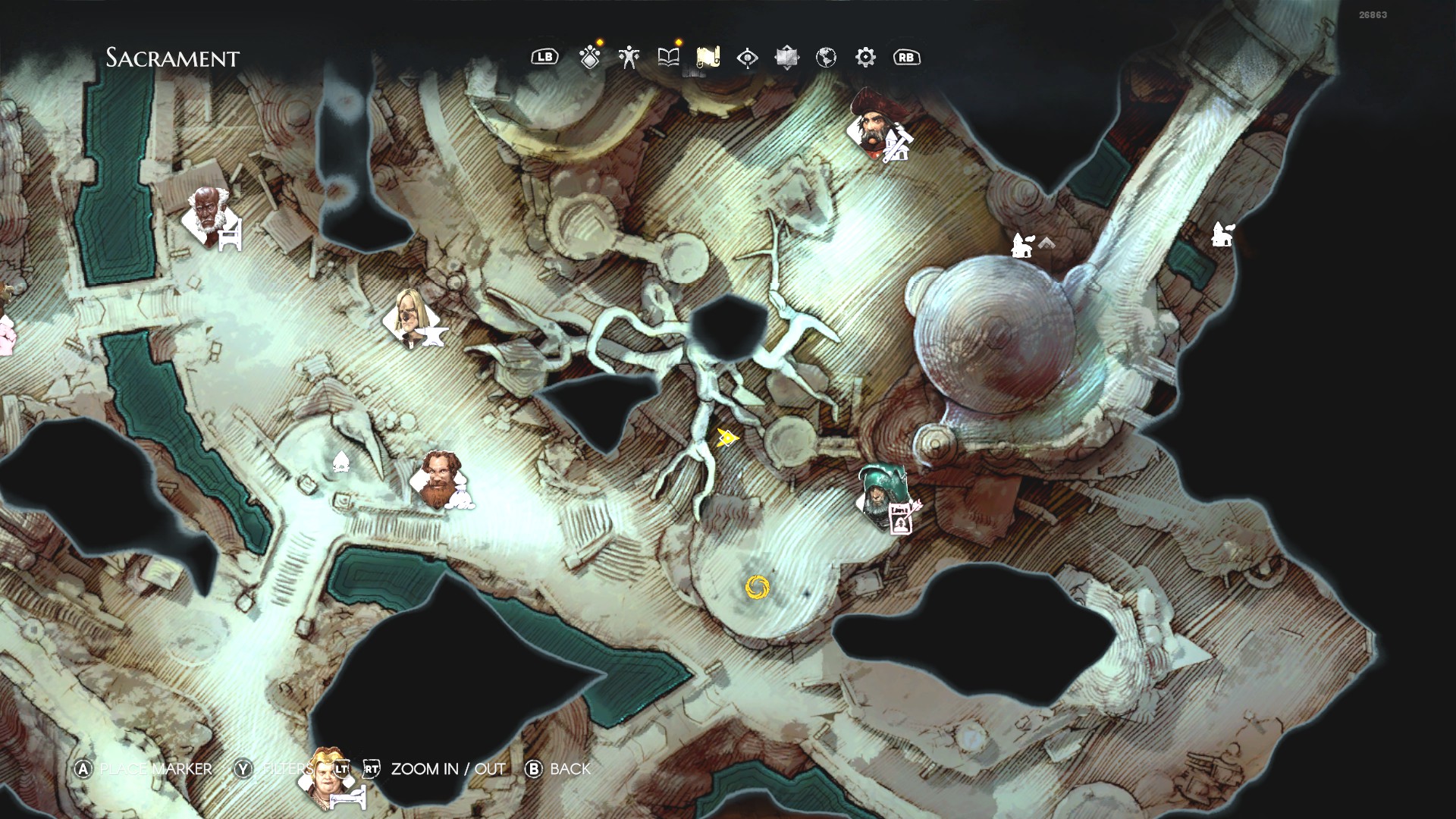Select the curly-haired innkeeper marker with bed
Image resolution: width=1456 pixels, height=819 pixels.
point(331,775)
